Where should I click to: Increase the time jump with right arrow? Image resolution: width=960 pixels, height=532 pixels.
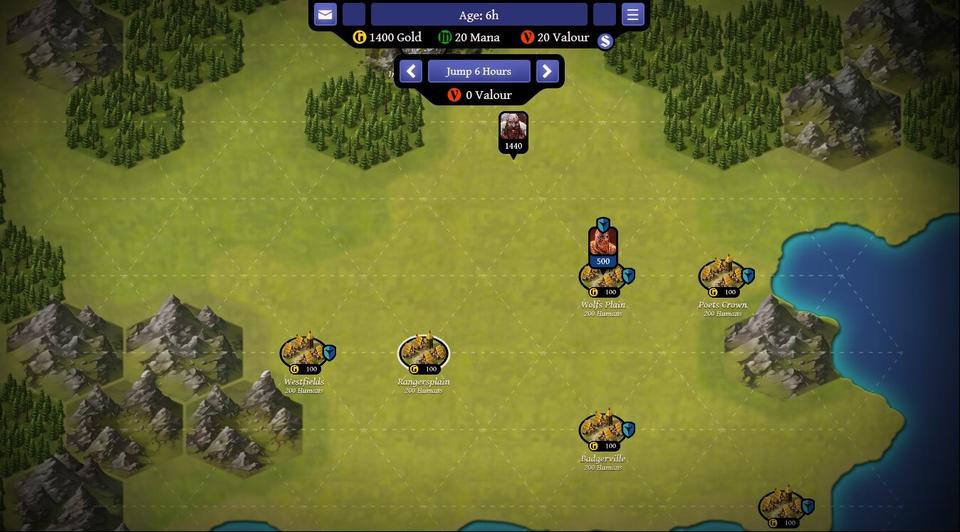[x=546, y=71]
